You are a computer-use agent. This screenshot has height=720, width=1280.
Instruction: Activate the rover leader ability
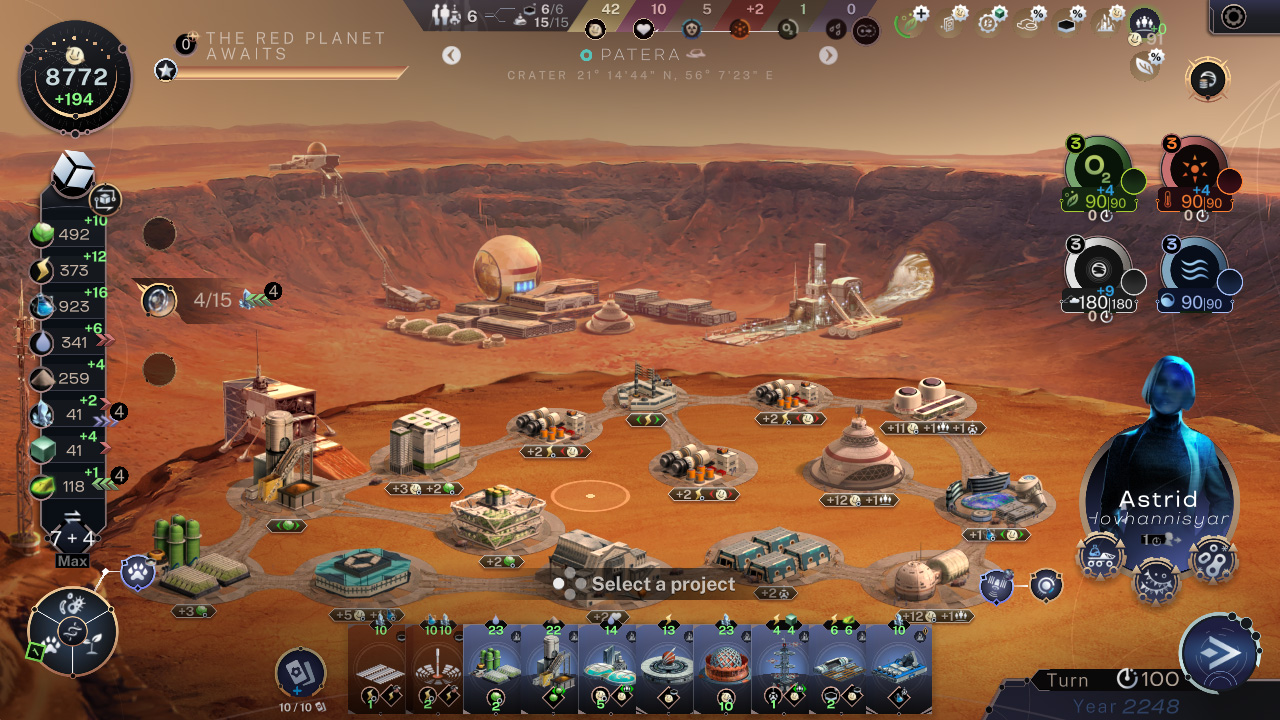[1100, 556]
